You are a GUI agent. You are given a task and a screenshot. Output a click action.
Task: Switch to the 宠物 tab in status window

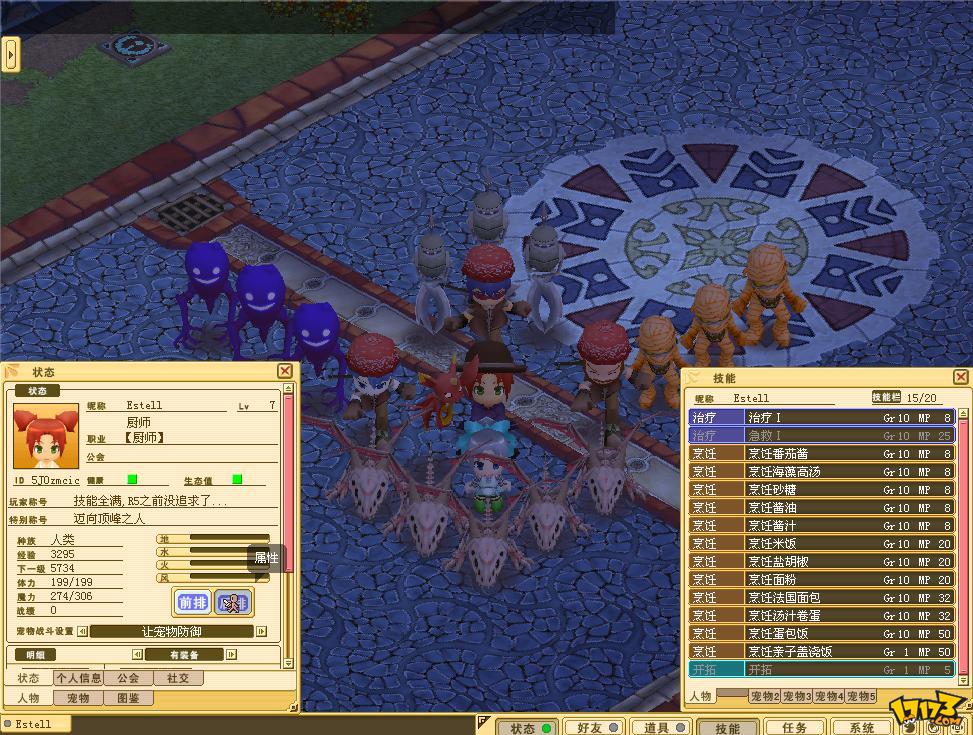click(x=77, y=698)
